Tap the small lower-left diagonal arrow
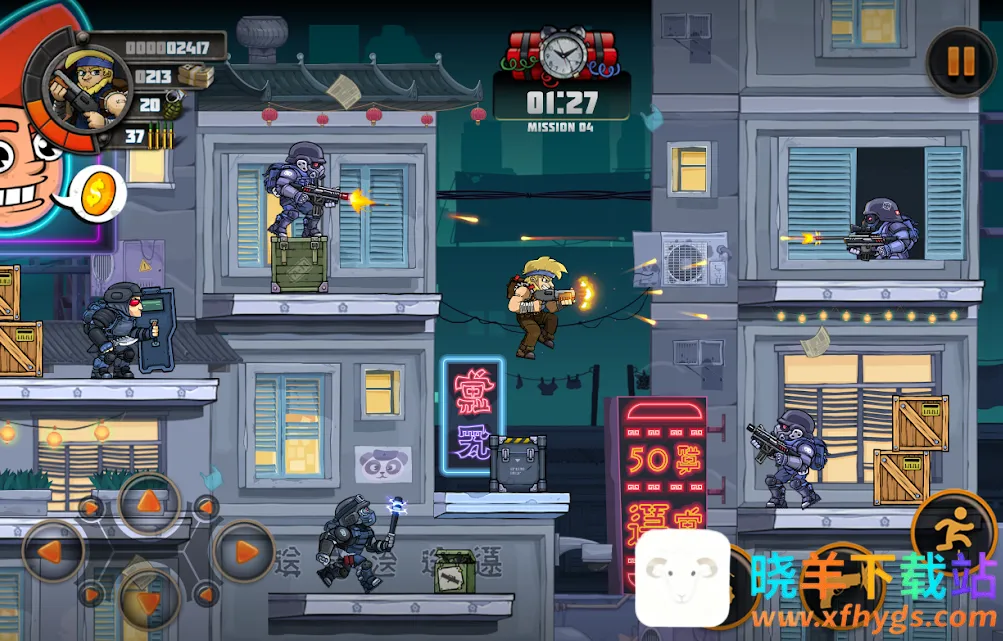Screen dimensions: 1003x641 [x=90, y=596]
